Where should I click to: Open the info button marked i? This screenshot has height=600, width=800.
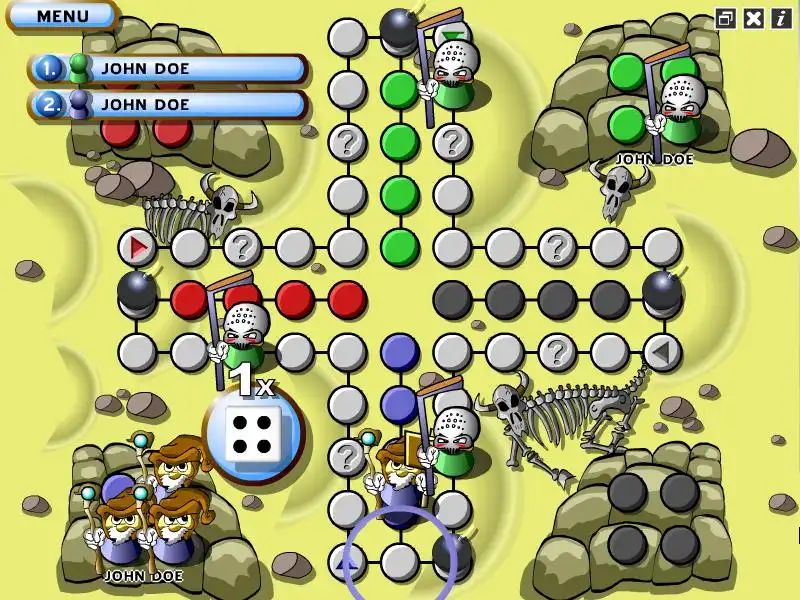pos(780,18)
